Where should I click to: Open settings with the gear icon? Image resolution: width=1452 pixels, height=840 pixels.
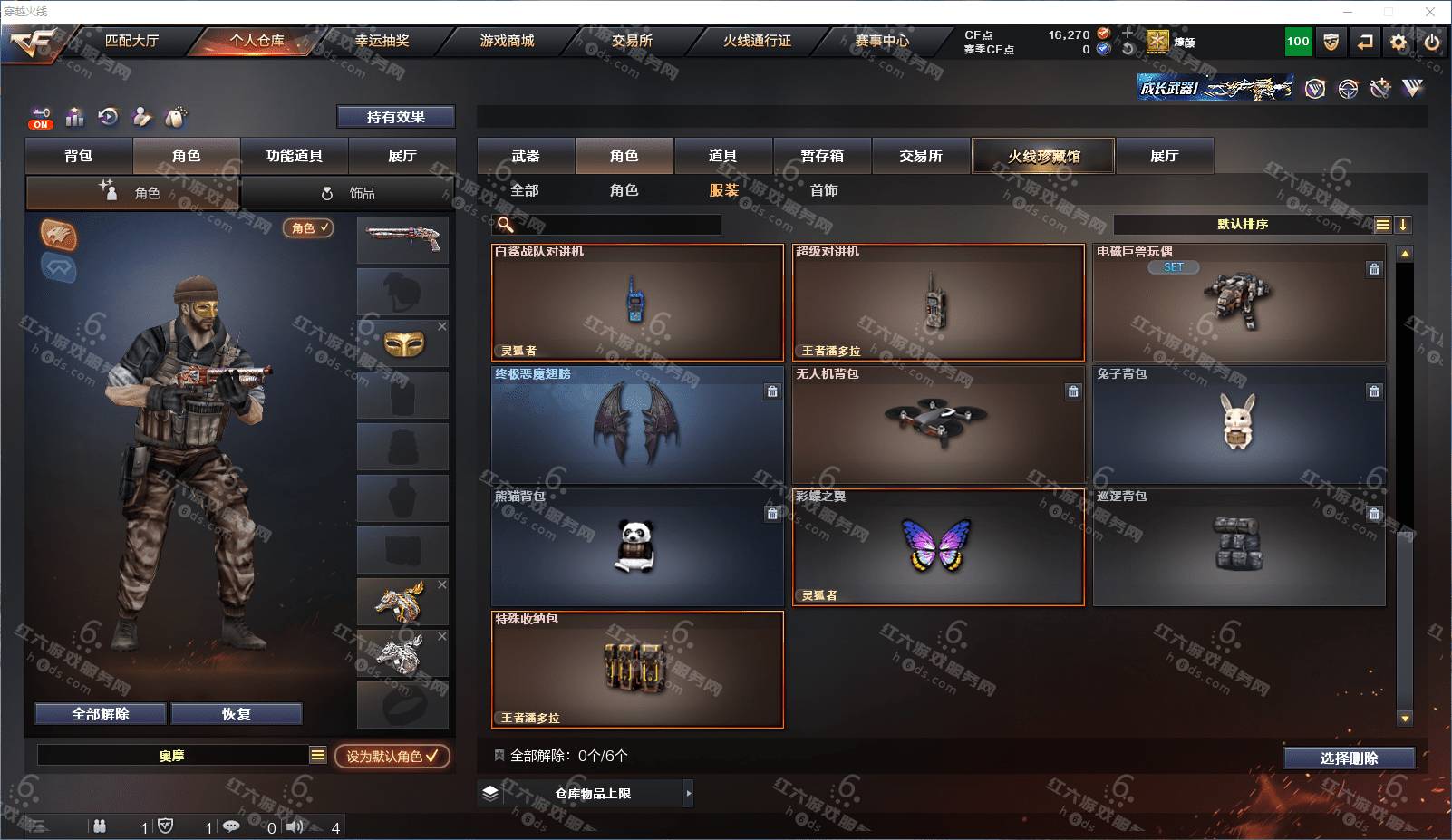click(1399, 42)
